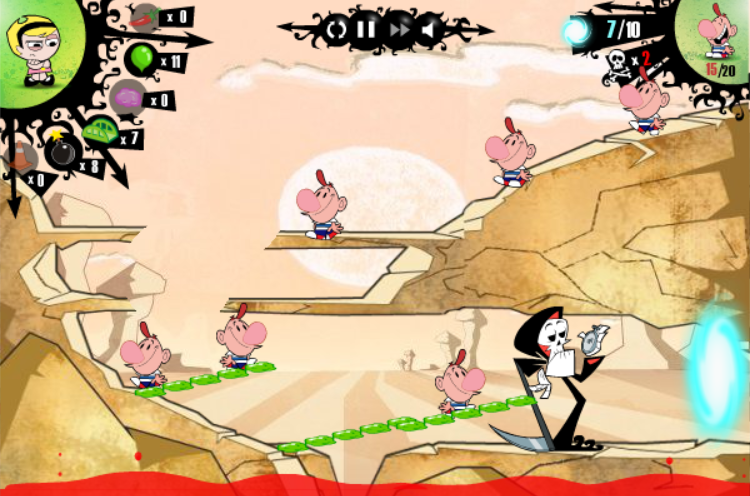This screenshot has height=496, width=750.
Task: Choose the traffic cone item
Action: click(x=18, y=157)
